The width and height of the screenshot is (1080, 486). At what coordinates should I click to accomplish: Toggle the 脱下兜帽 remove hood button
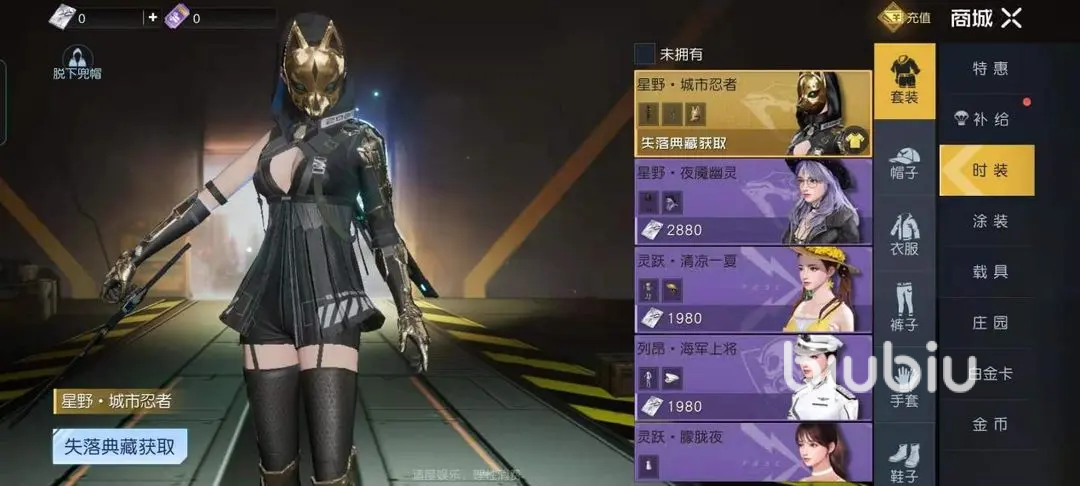coord(77,62)
